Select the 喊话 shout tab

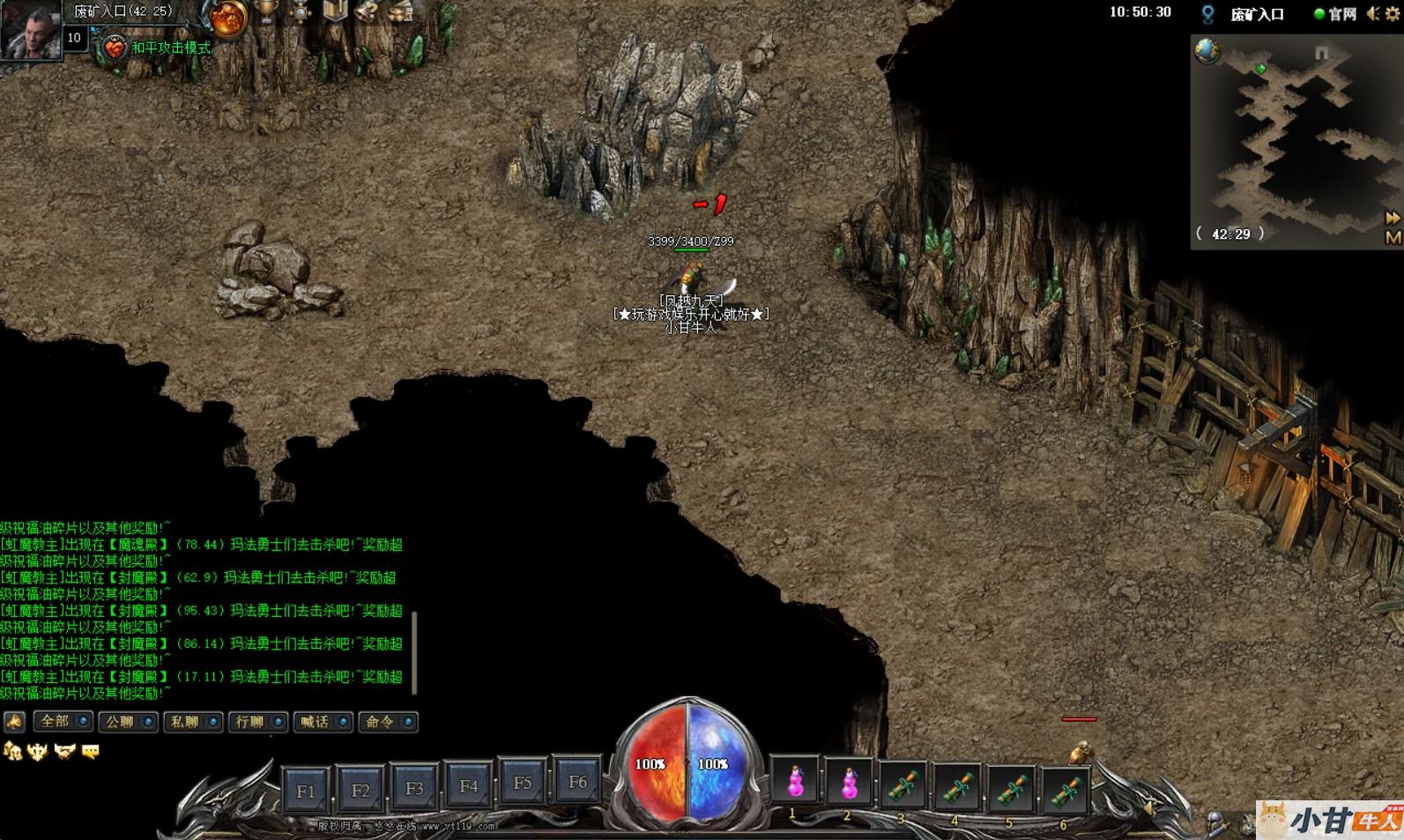point(323,722)
